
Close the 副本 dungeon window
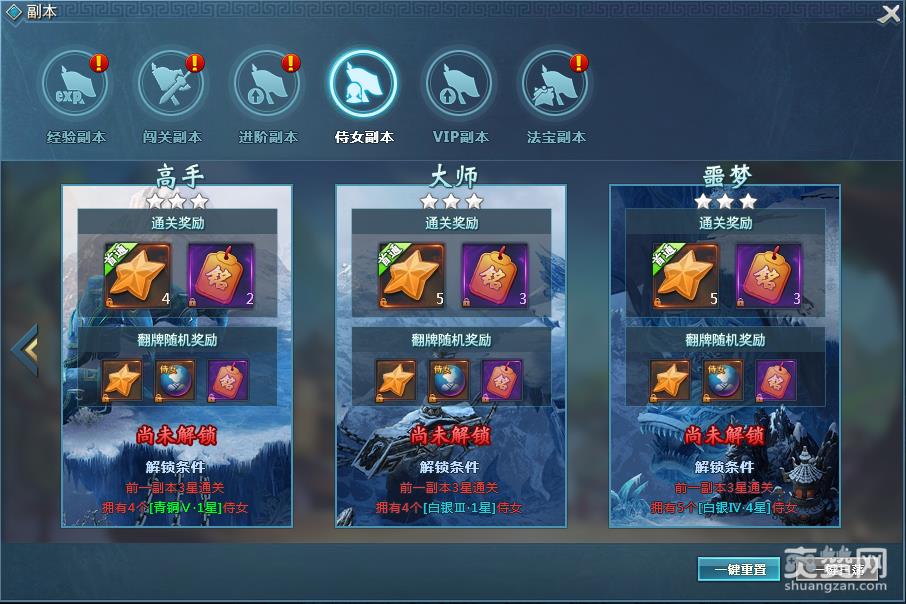(x=889, y=14)
